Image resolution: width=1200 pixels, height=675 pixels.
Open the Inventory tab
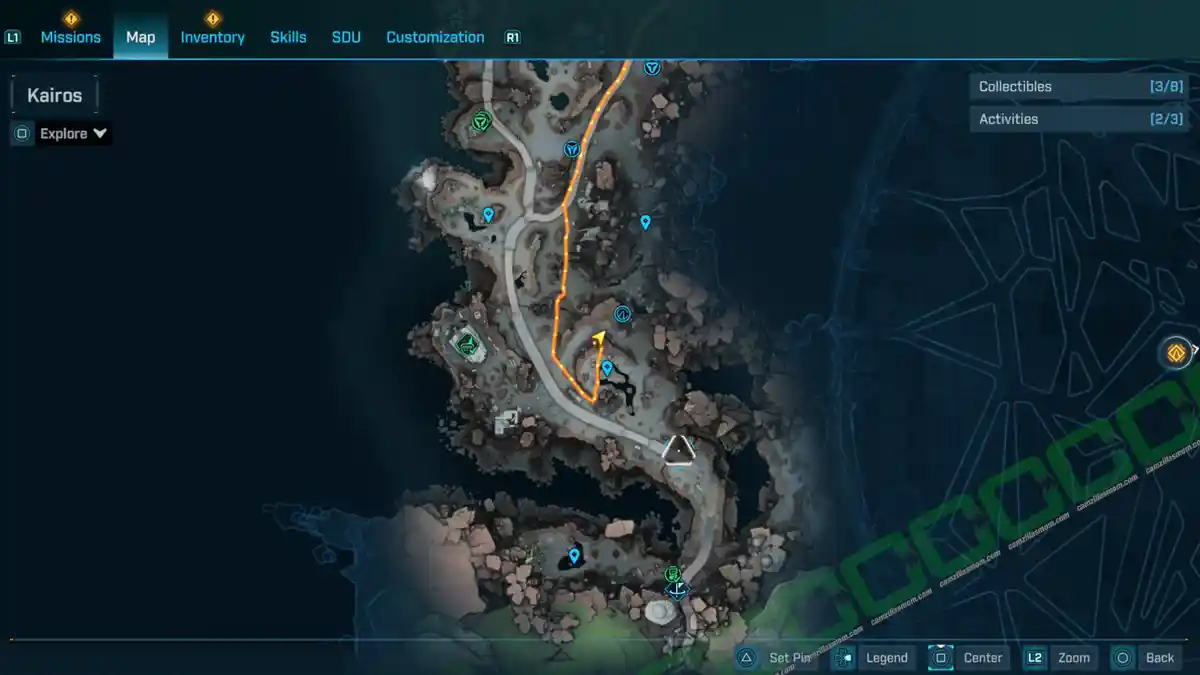tap(212, 37)
